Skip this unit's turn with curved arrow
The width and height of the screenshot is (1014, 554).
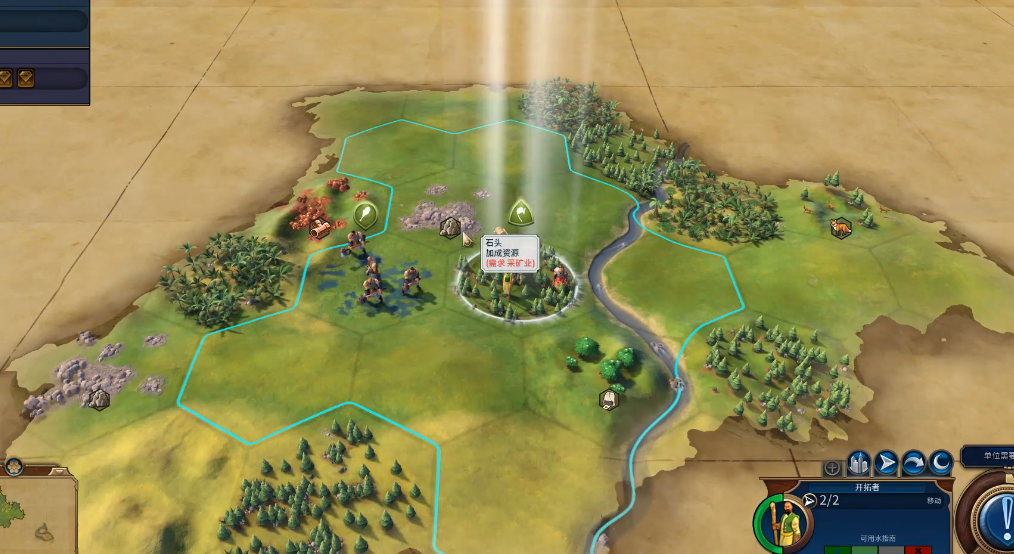(913, 464)
